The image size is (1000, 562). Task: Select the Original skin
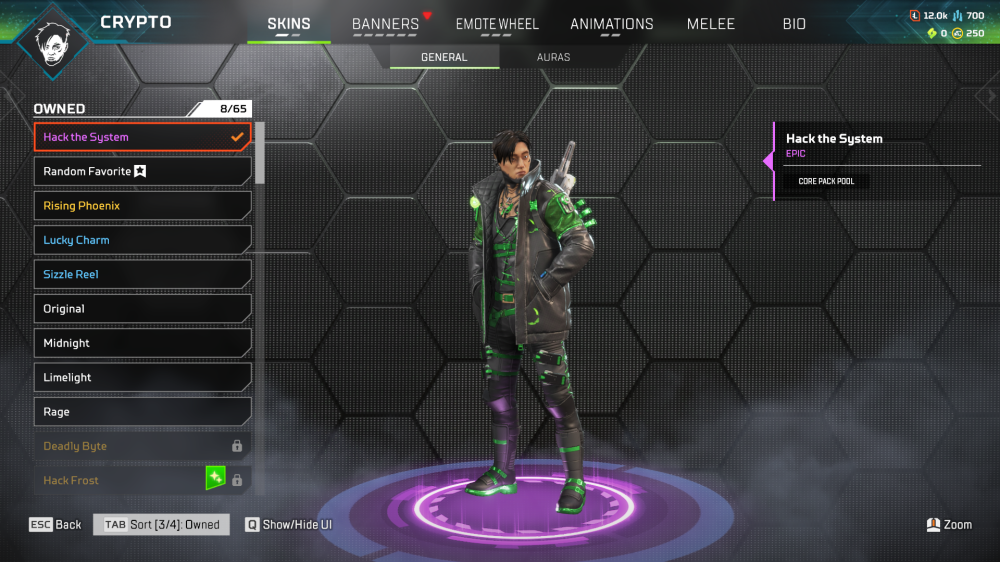142,309
